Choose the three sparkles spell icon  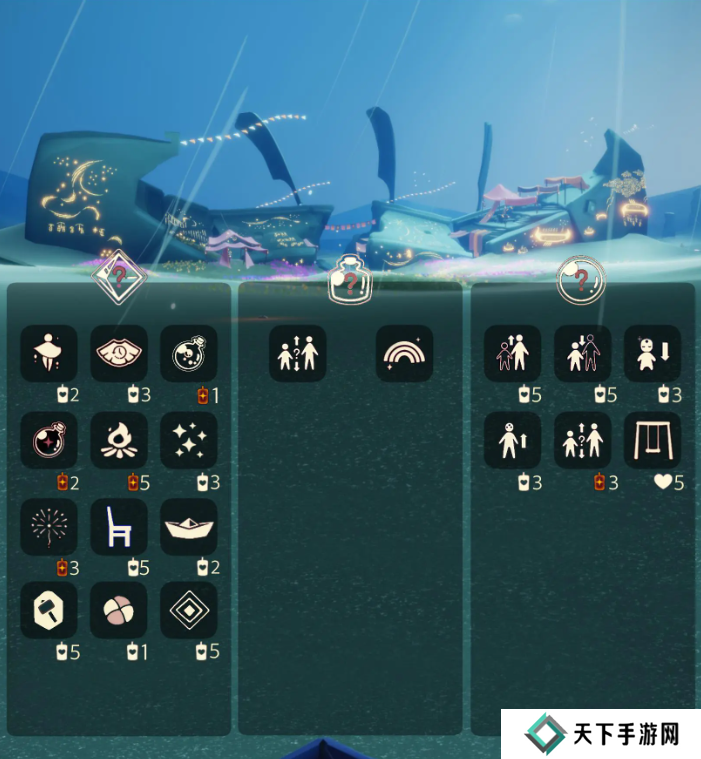(189, 440)
